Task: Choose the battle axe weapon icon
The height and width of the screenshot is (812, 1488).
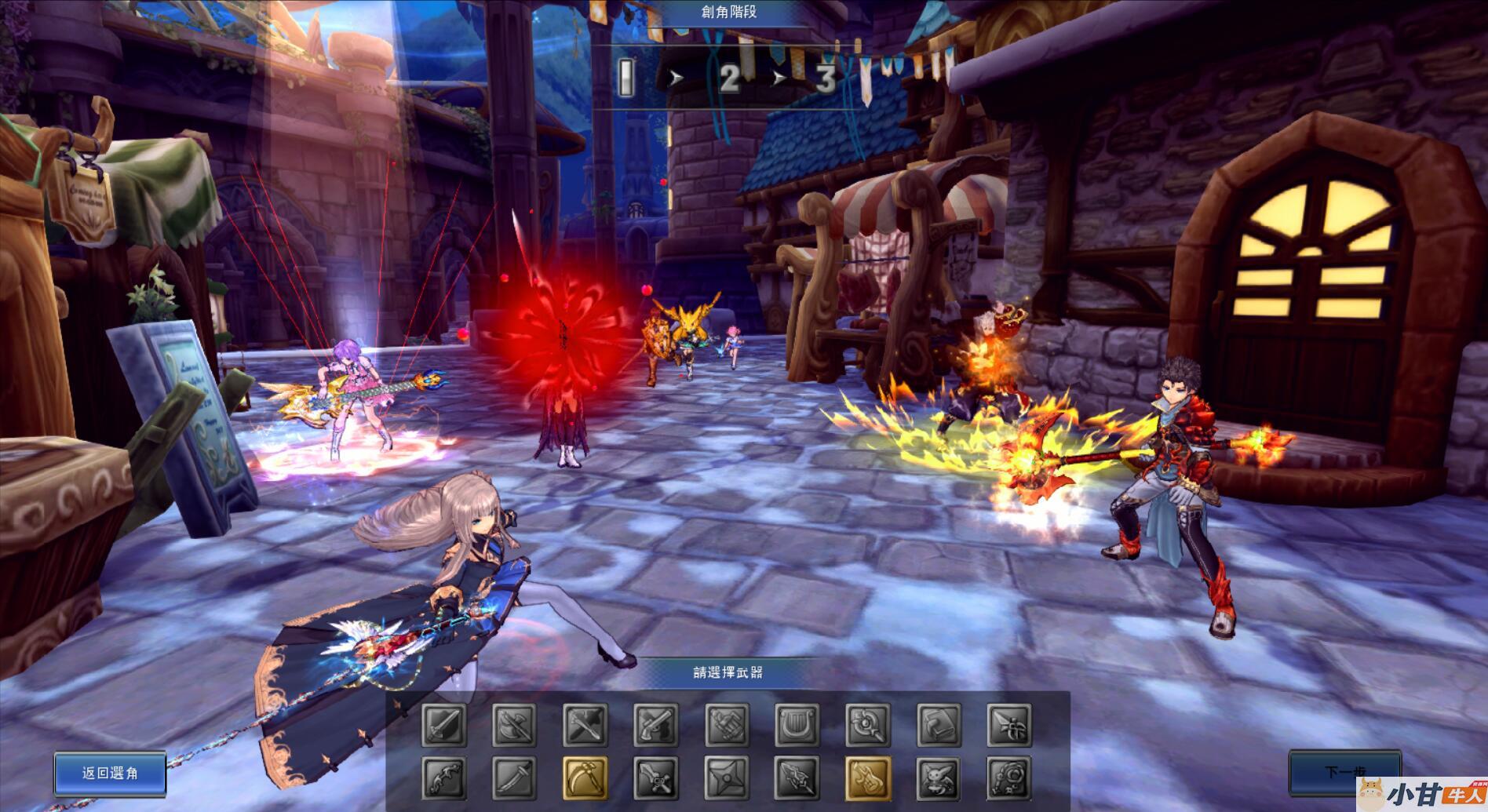Action: click(515, 724)
